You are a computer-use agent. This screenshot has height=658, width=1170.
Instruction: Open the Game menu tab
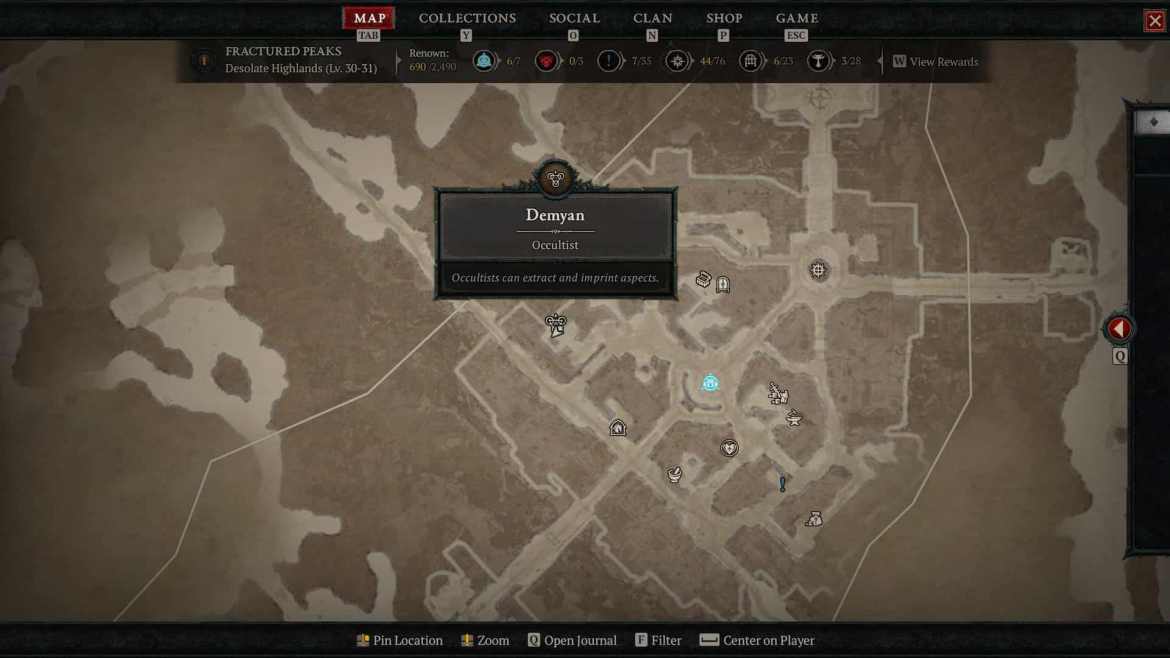pos(797,18)
